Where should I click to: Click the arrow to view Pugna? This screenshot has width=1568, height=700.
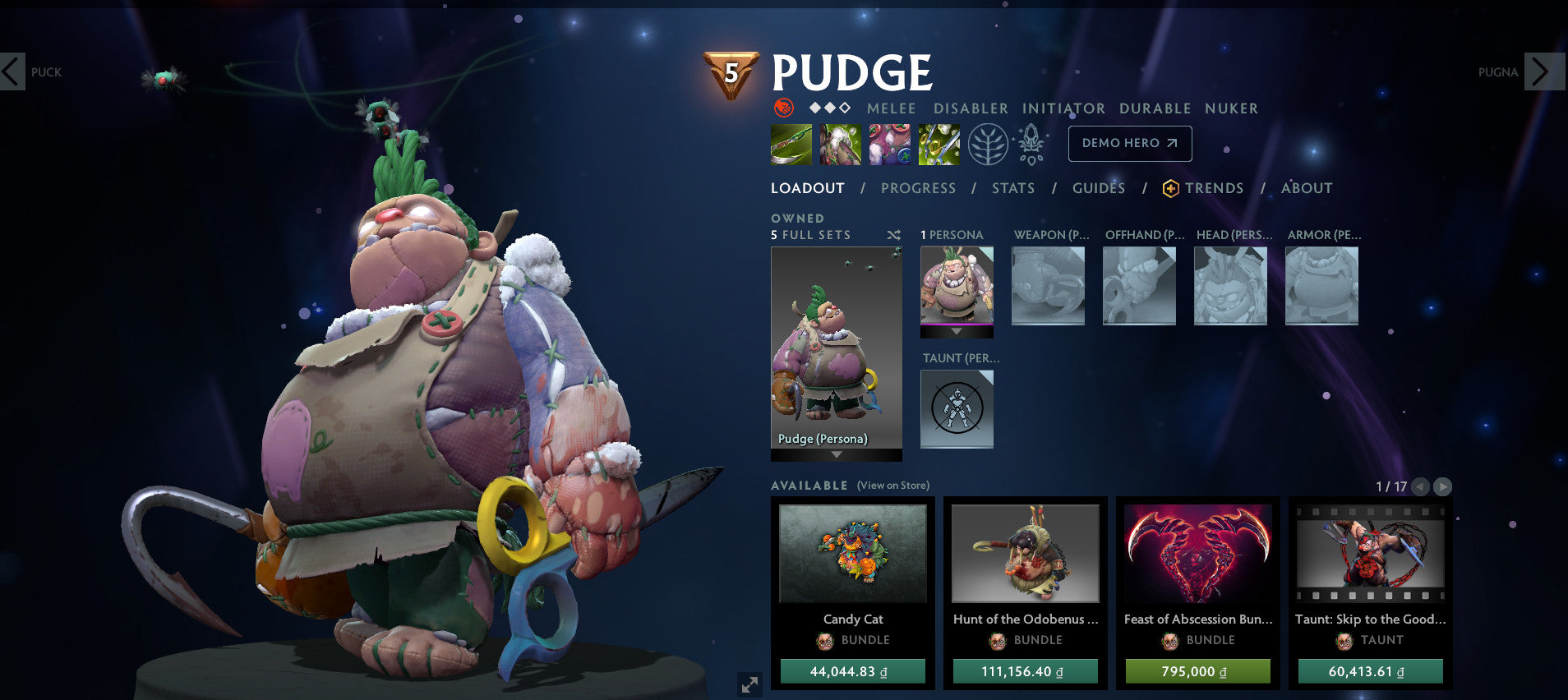tap(1543, 72)
